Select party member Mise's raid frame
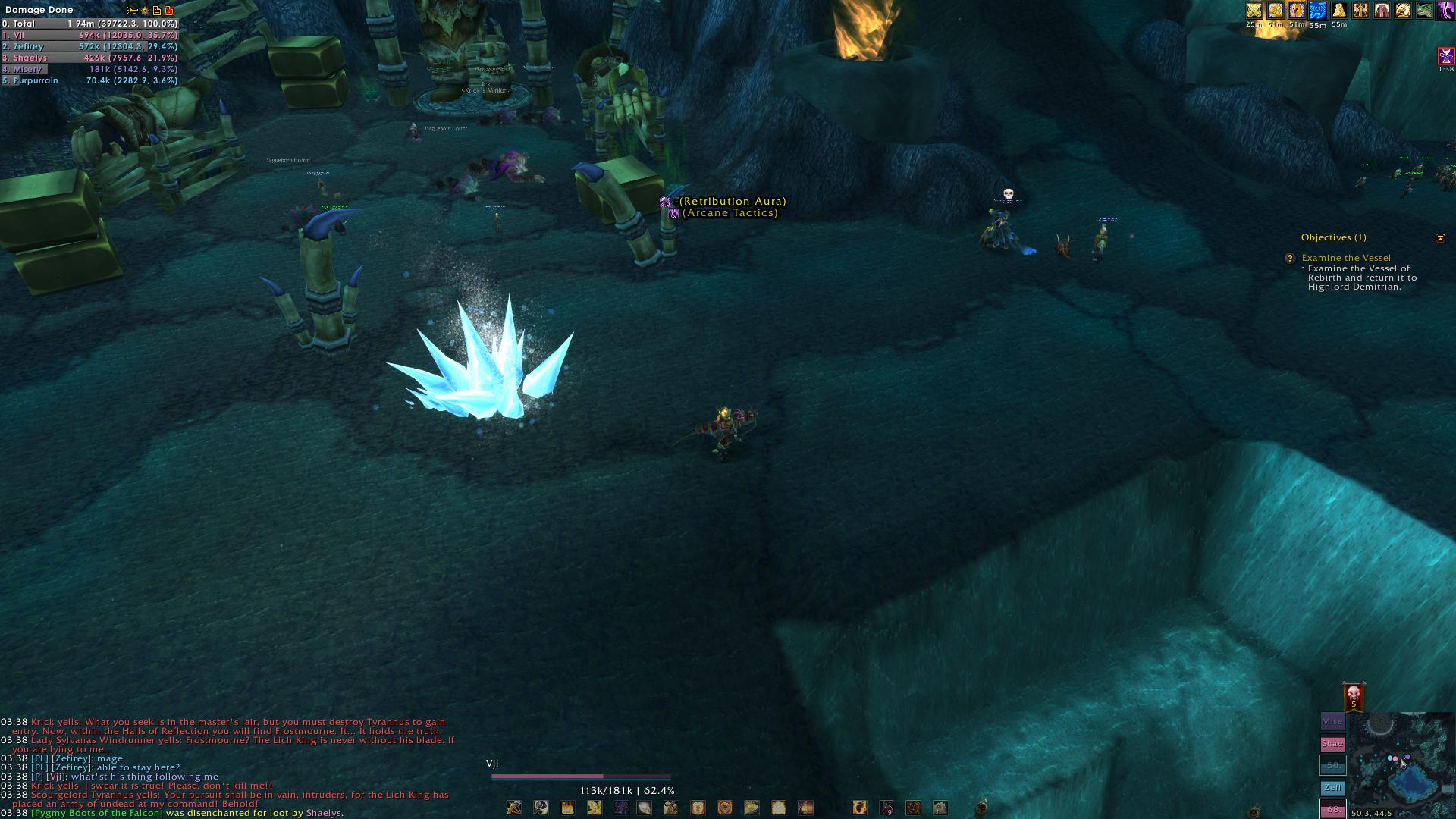Screen dimensions: 1456x819 click(x=1332, y=722)
